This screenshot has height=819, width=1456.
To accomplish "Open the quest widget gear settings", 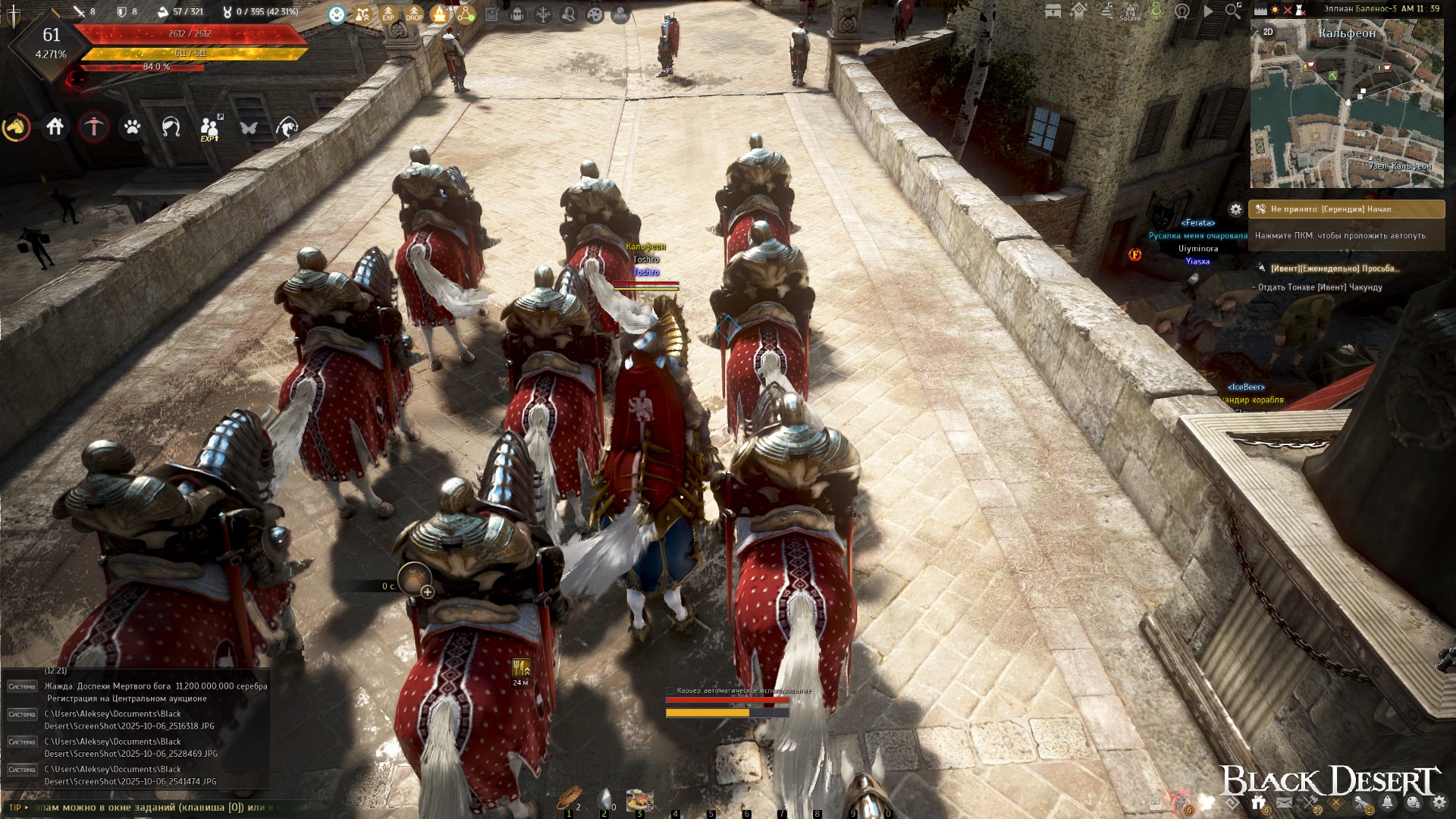I will [1236, 209].
